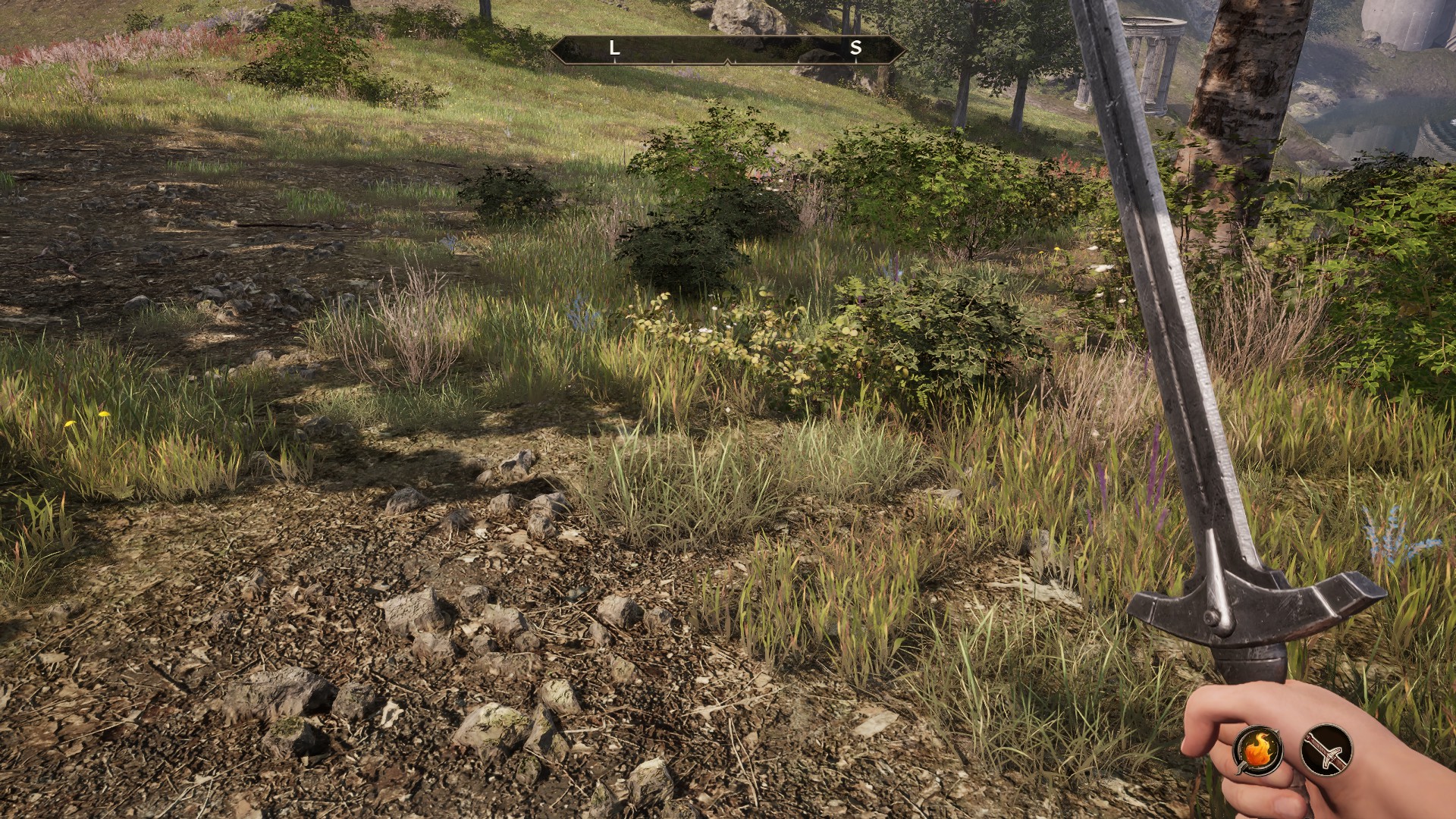Click the compass bar
This screenshot has width=1456, height=819.
(727, 49)
